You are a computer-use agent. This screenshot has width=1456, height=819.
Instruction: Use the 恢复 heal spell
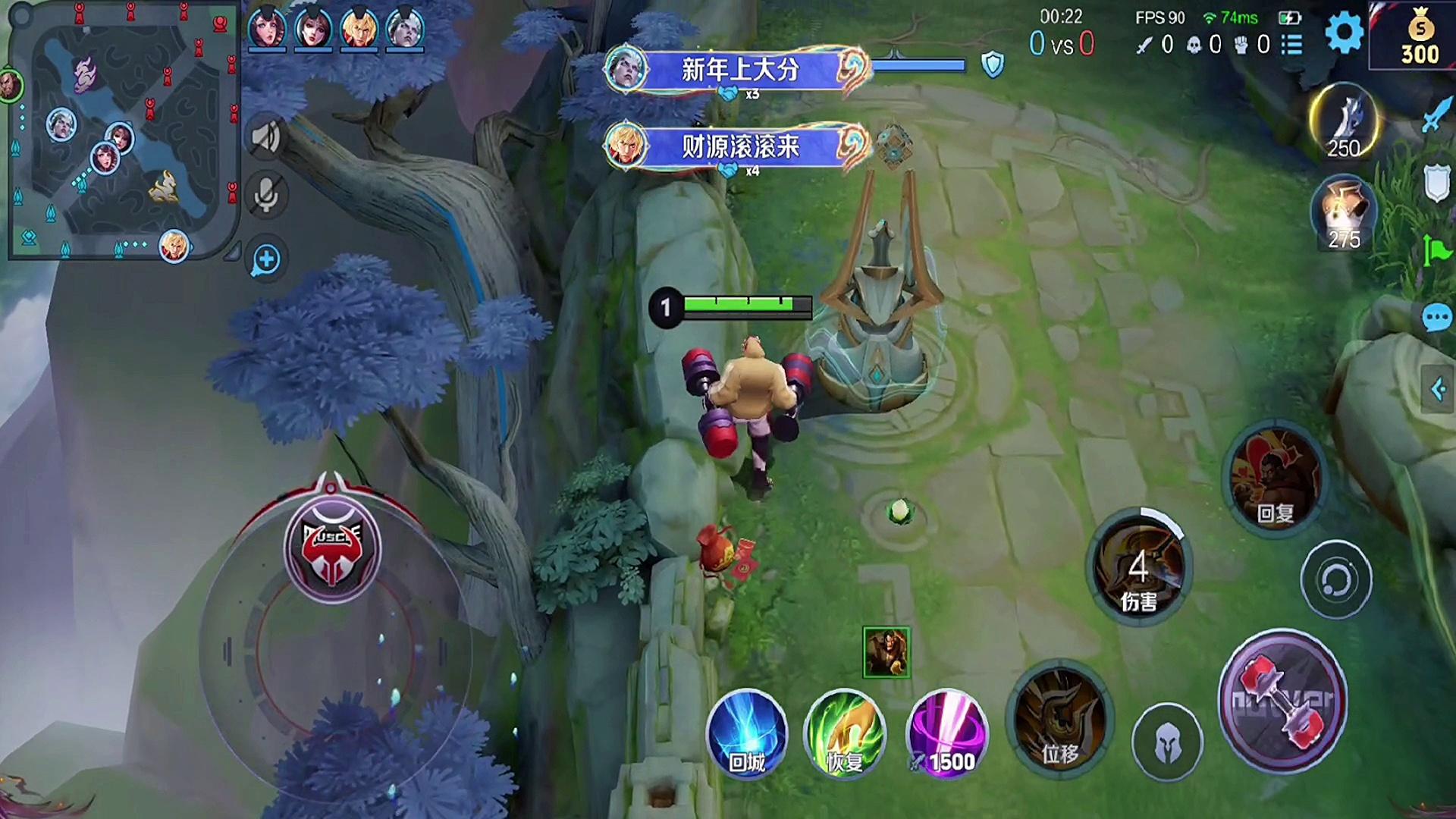[x=845, y=734]
